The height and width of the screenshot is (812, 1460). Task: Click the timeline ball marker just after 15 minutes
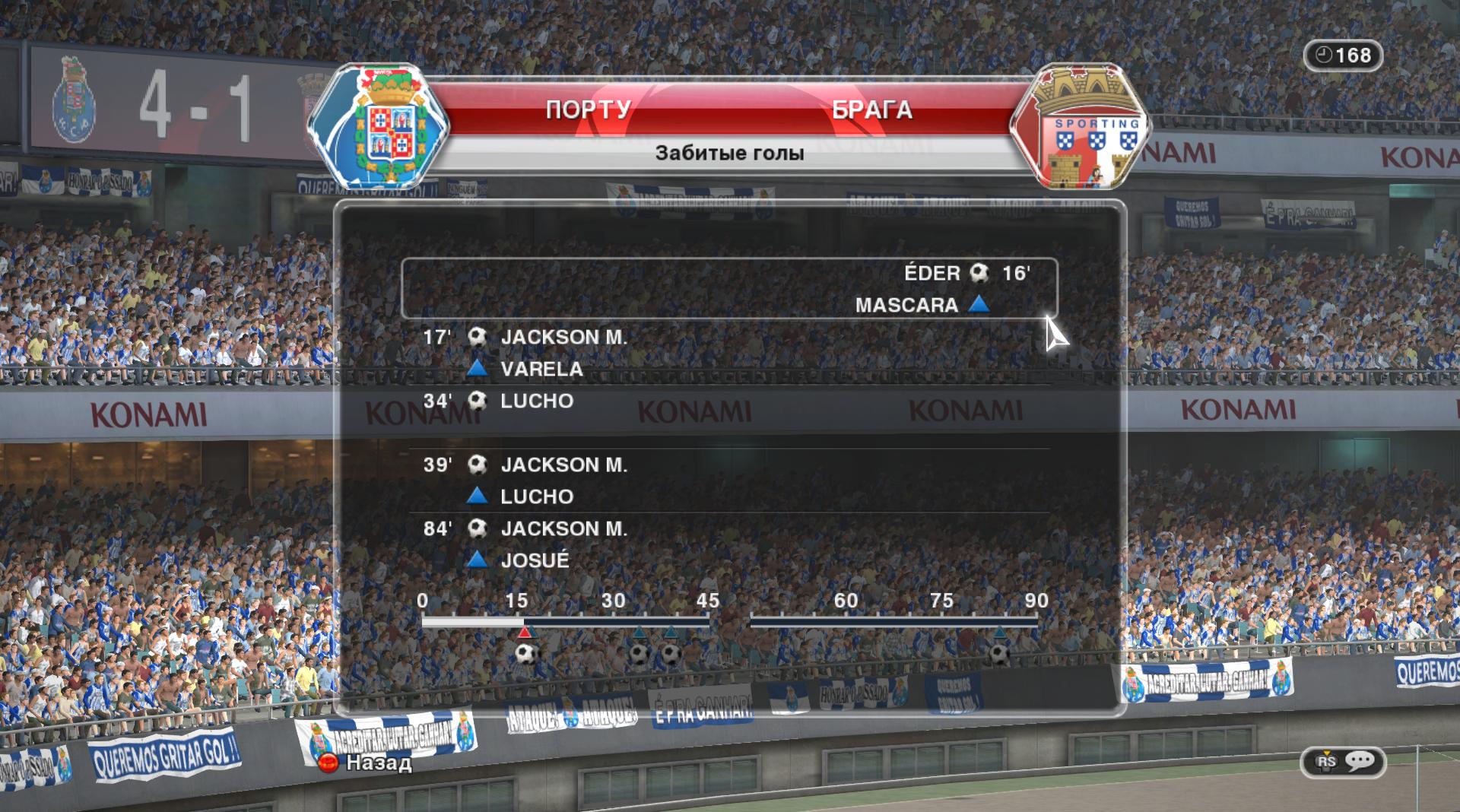pos(525,653)
